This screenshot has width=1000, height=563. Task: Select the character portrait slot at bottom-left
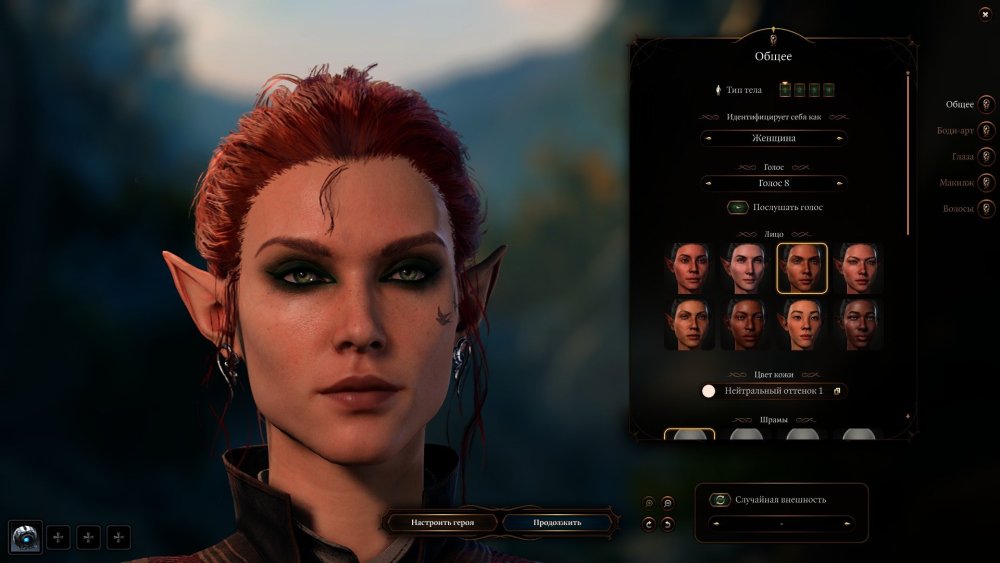(25, 538)
